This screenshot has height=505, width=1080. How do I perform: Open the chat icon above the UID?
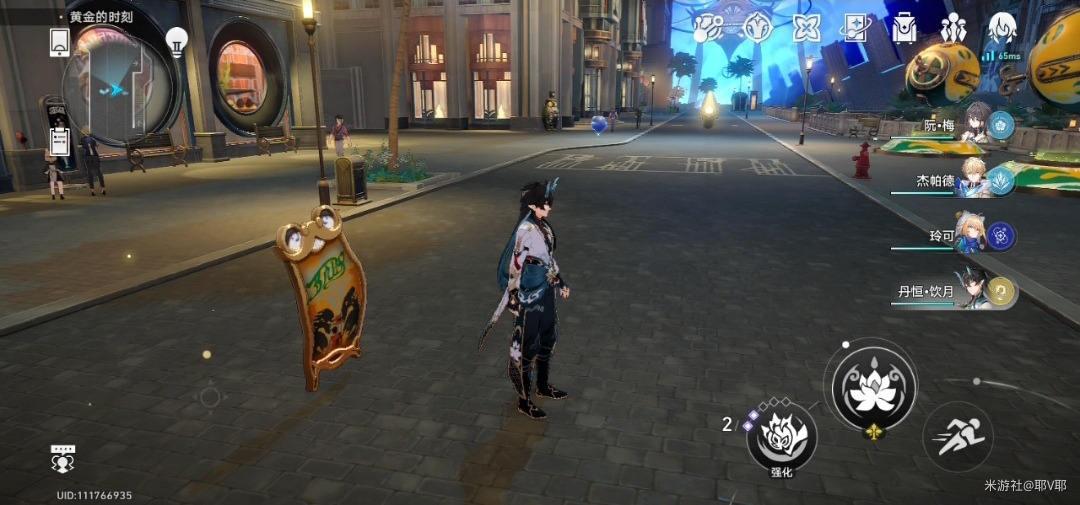[x=63, y=459]
